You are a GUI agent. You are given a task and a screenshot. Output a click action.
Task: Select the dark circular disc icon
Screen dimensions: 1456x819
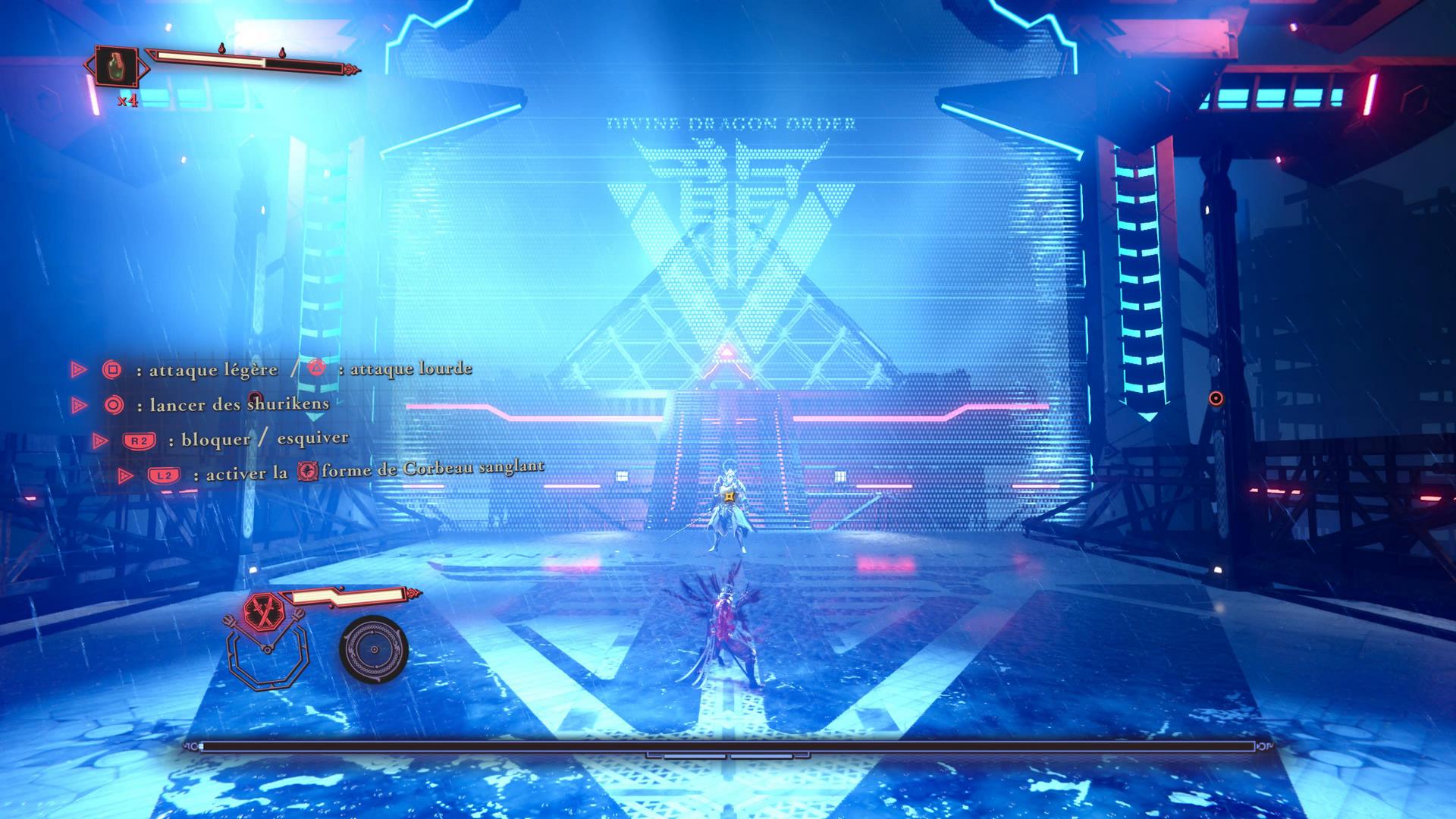374,649
